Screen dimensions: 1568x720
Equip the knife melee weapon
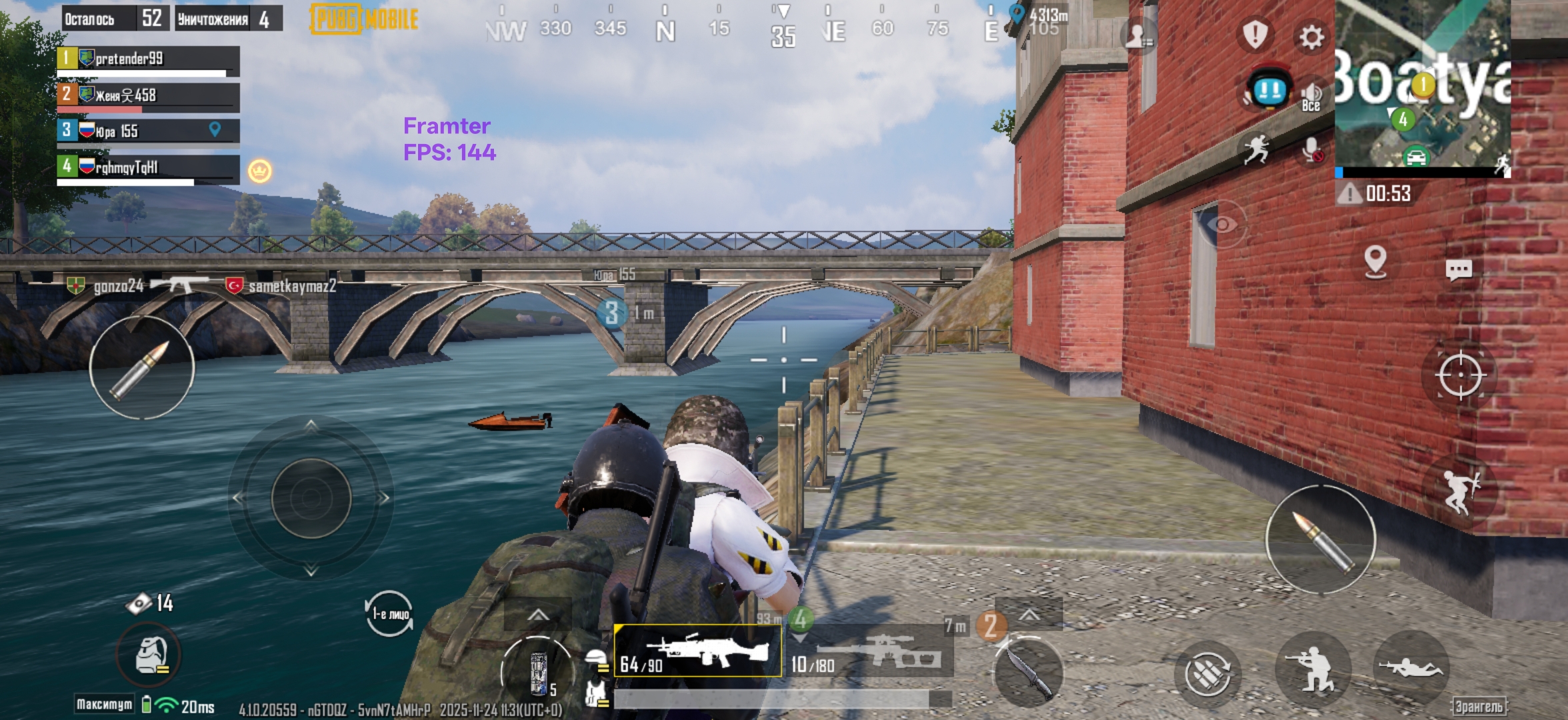[x=1028, y=670]
